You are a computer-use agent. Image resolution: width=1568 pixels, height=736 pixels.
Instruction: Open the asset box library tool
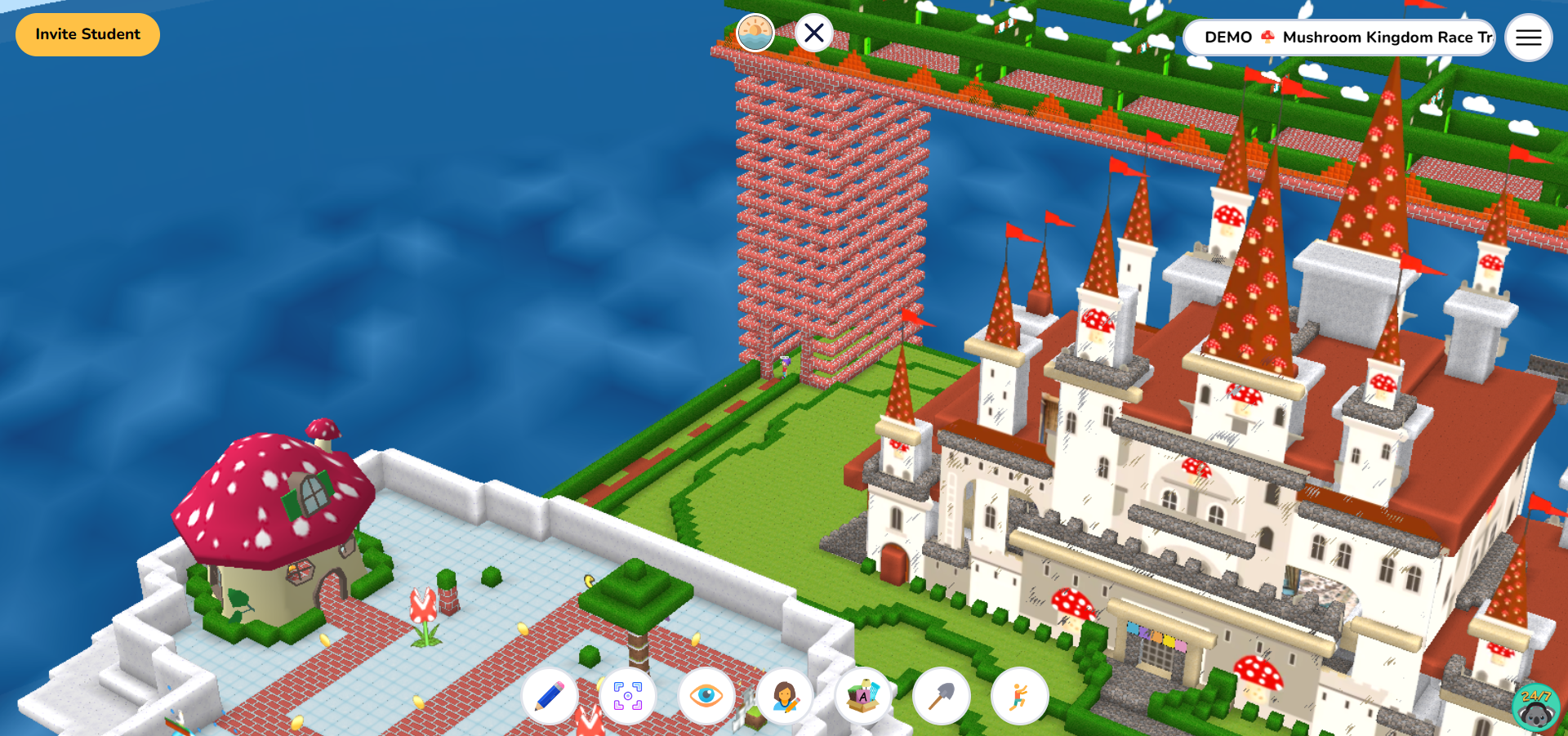tap(862, 695)
